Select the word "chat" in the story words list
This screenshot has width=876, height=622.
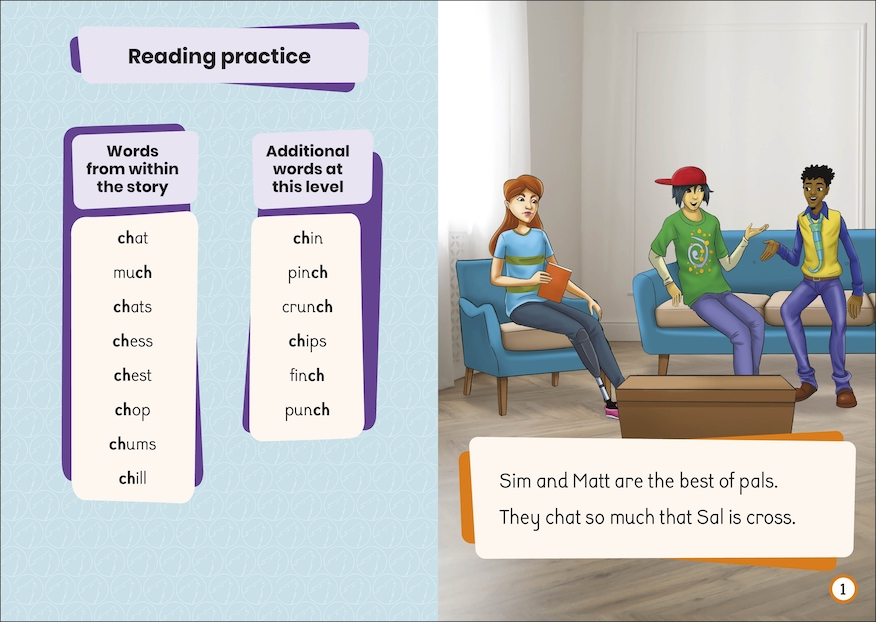tap(133, 238)
